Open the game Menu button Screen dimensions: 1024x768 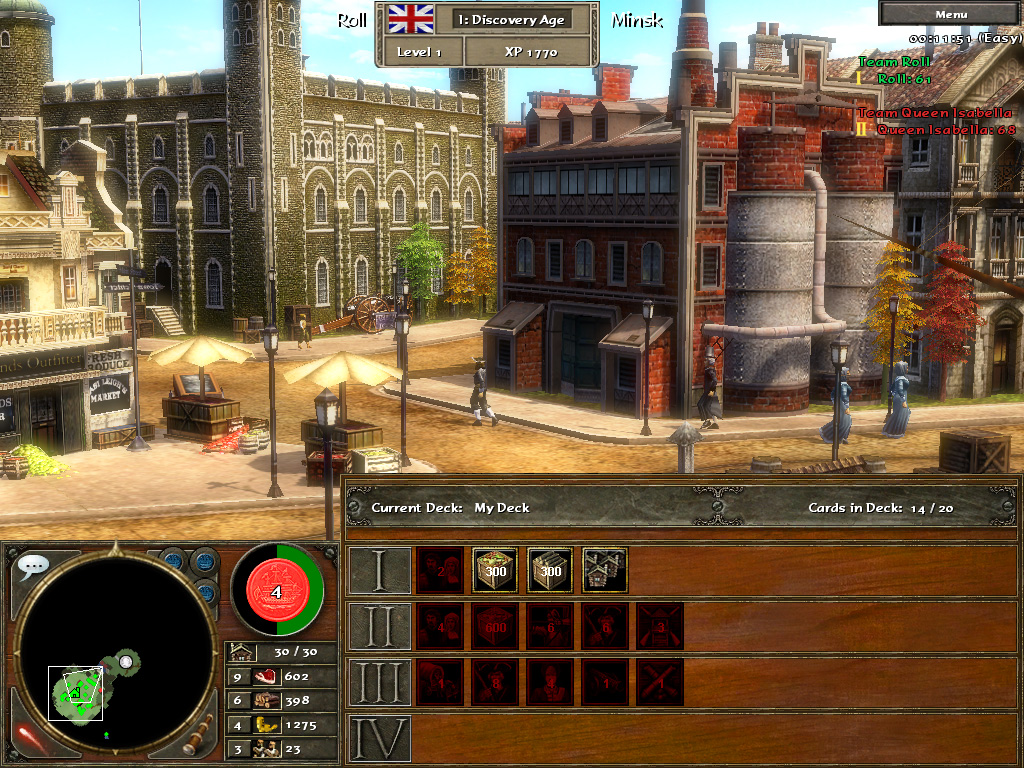coord(951,14)
